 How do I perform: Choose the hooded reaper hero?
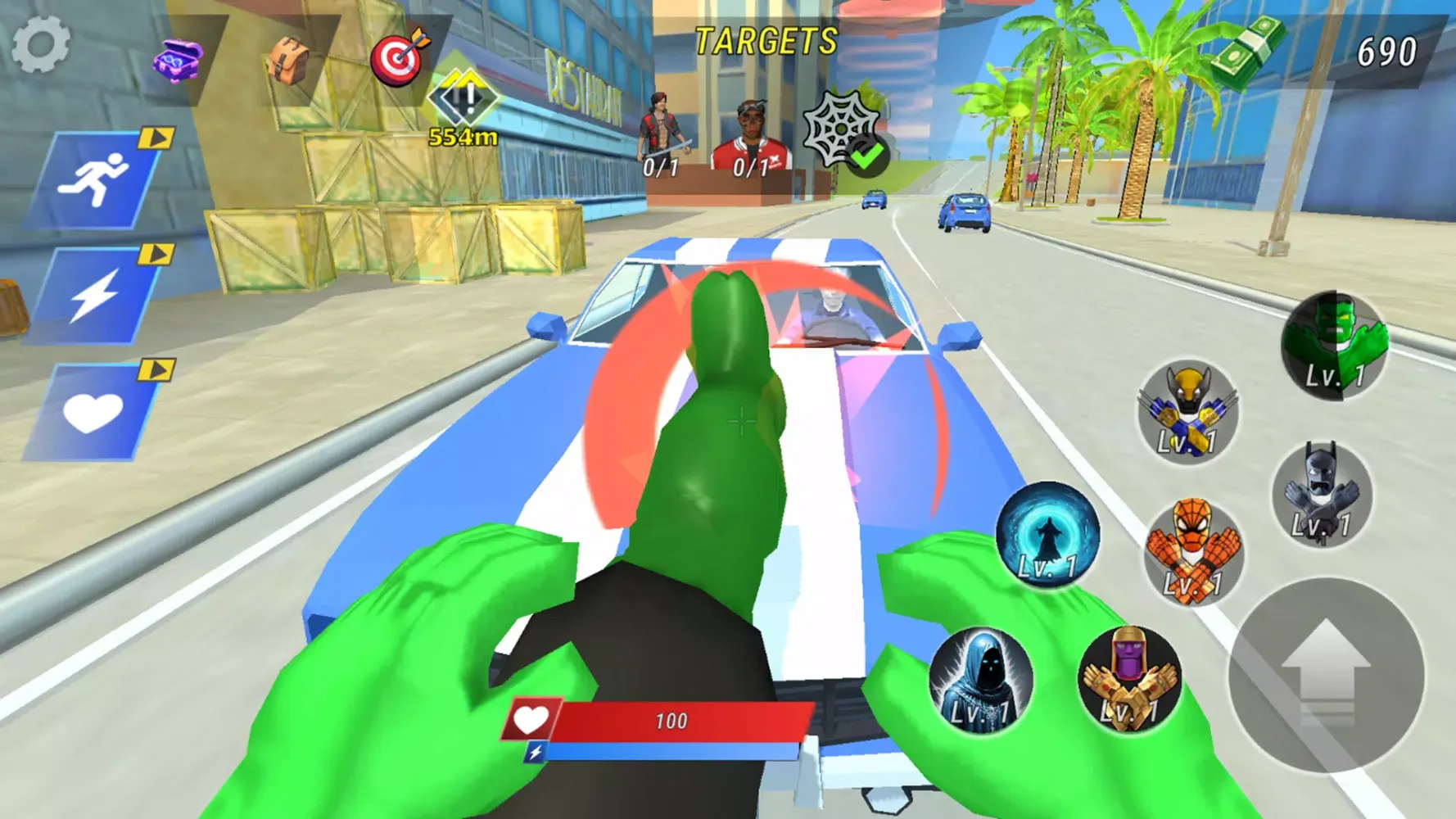(x=980, y=681)
